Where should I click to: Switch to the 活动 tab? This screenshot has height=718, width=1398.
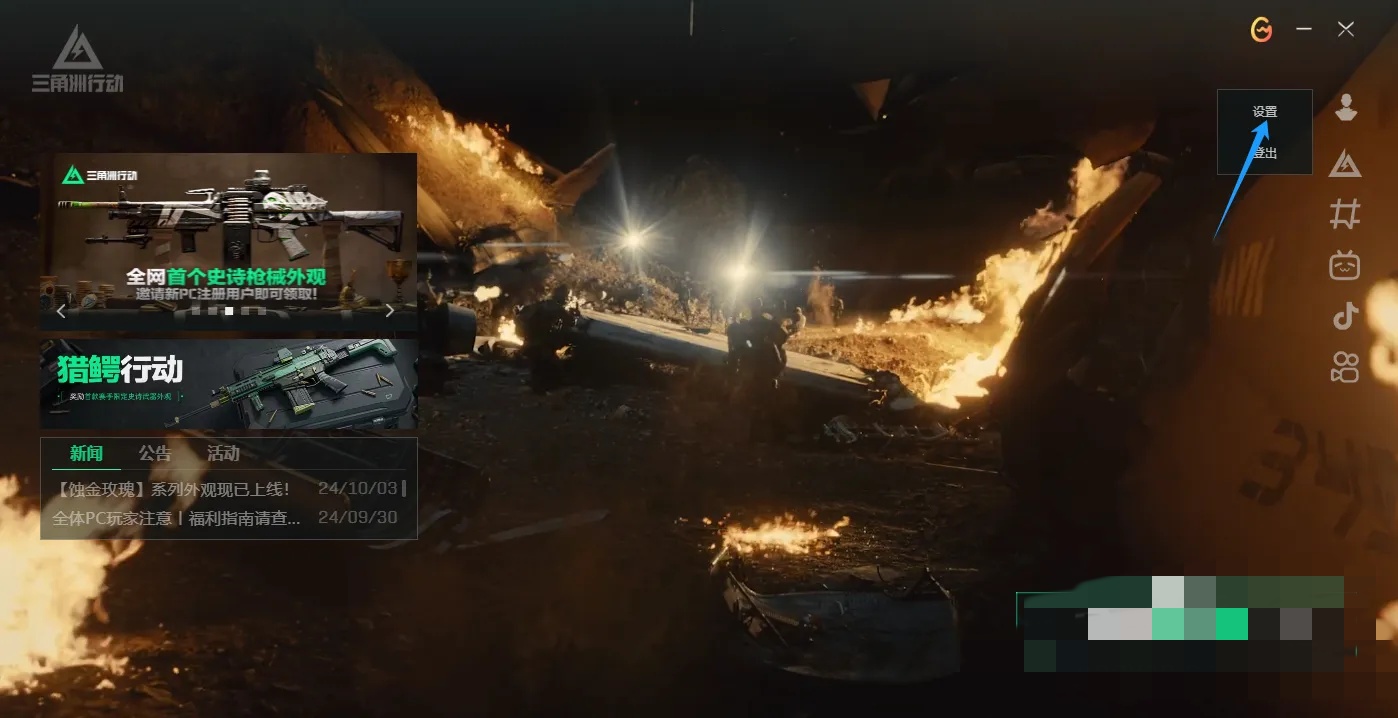click(x=223, y=454)
